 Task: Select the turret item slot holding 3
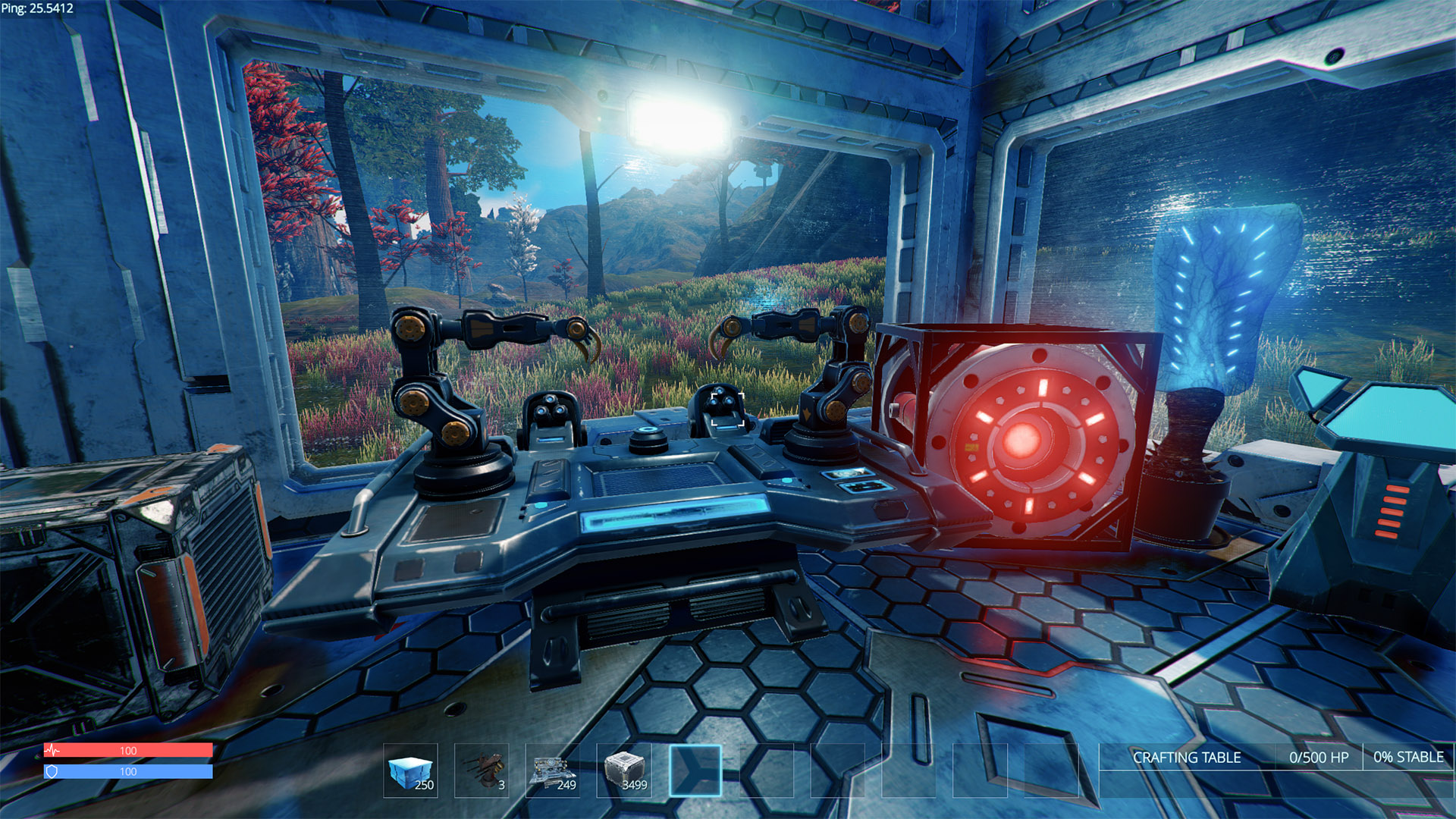[x=482, y=770]
